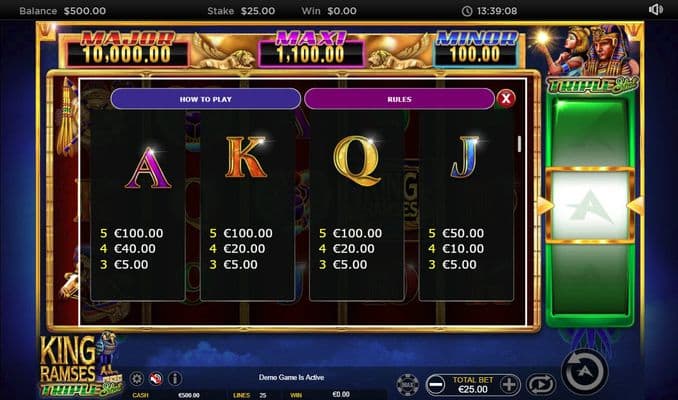Screen dimensions: 678x400
Task: Spin the reels with the round arrow button
Action: click(x=585, y=373)
